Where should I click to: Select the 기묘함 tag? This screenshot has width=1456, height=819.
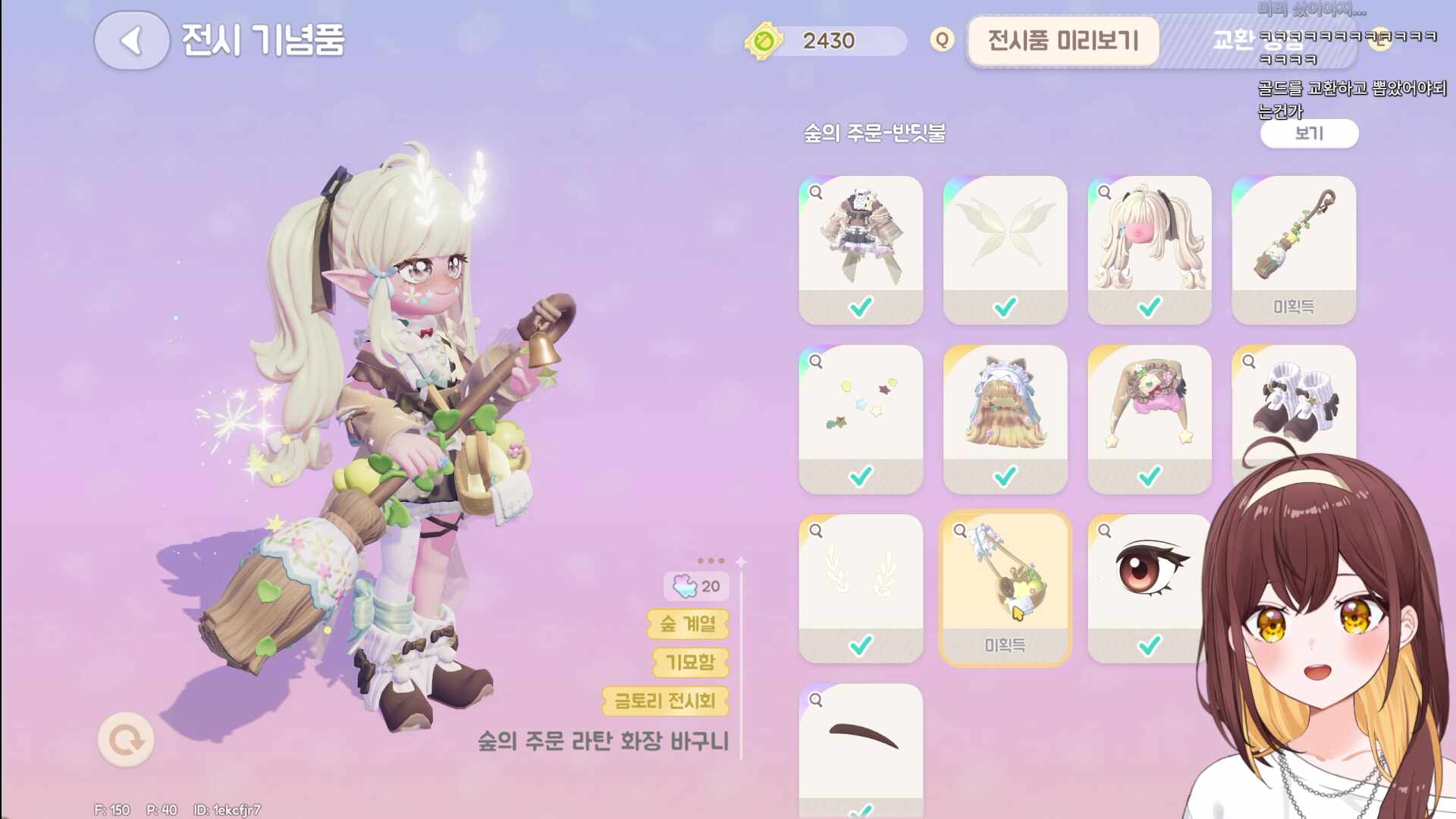(x=689, y=663)
